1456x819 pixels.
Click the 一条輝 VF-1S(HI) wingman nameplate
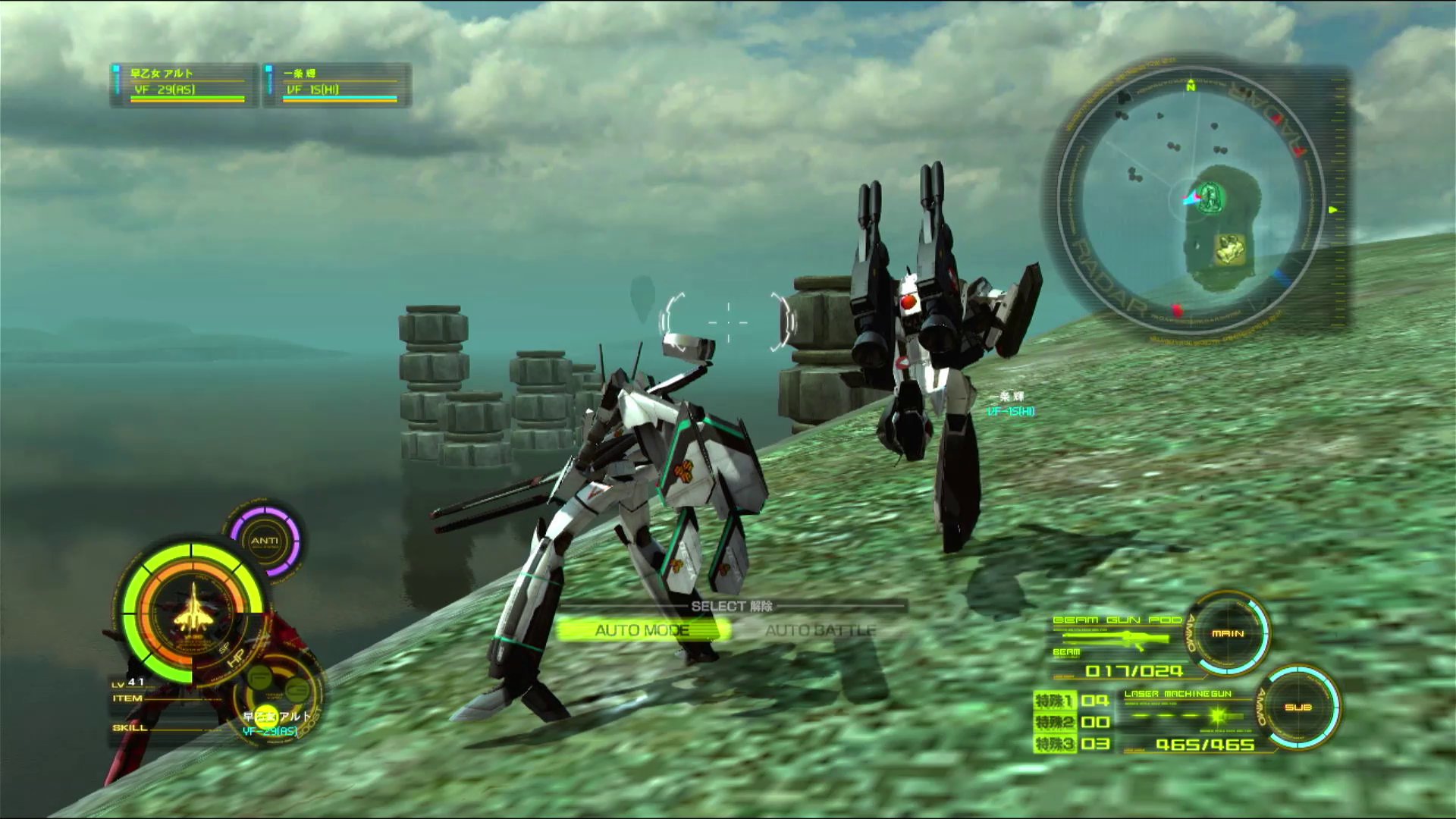pos(1009,404)
